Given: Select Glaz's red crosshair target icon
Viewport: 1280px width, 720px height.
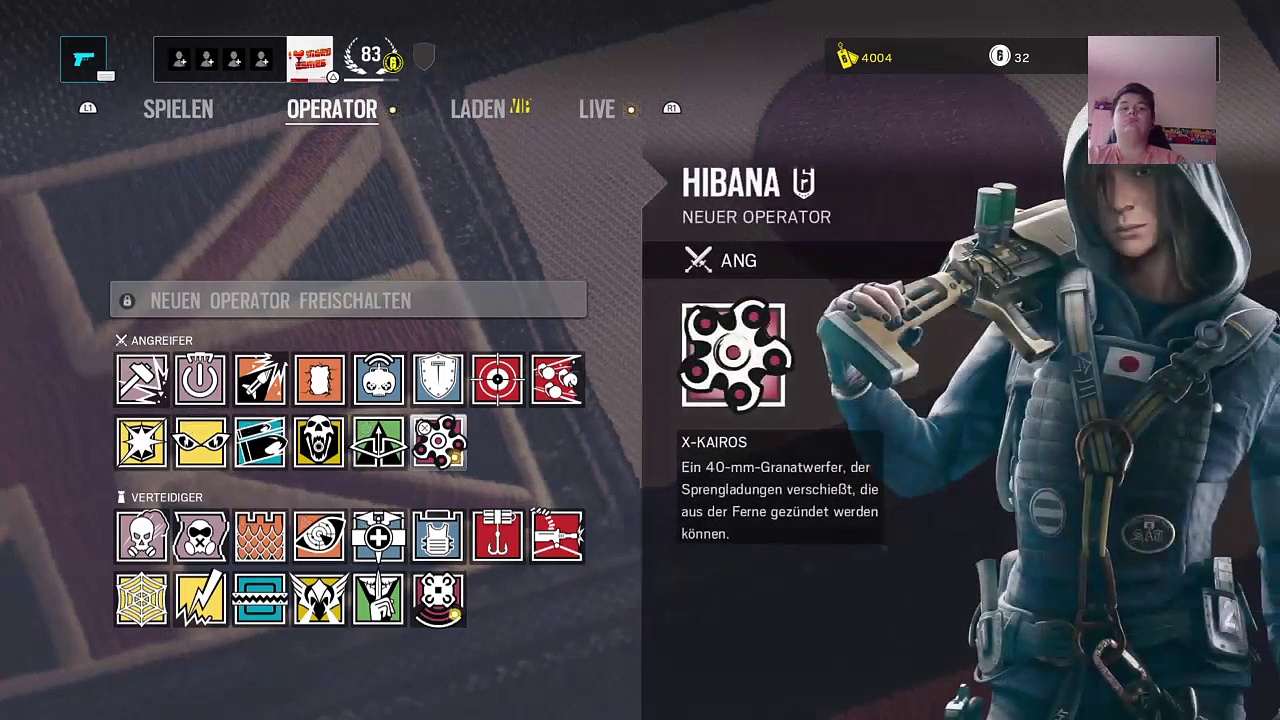Looking at the screenshot, I should 497,380.
